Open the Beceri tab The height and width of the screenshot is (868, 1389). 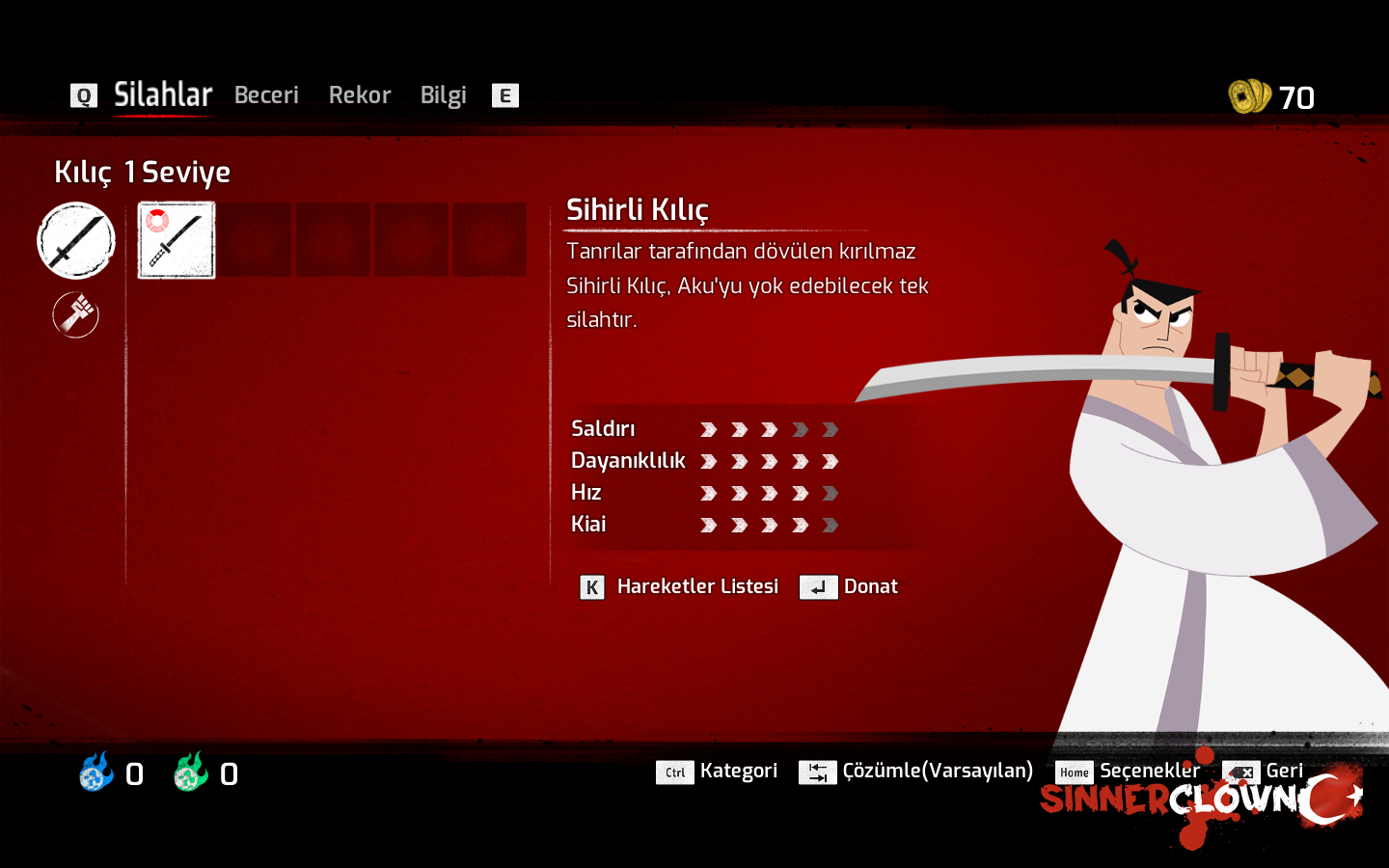click(x=266, y=95)
